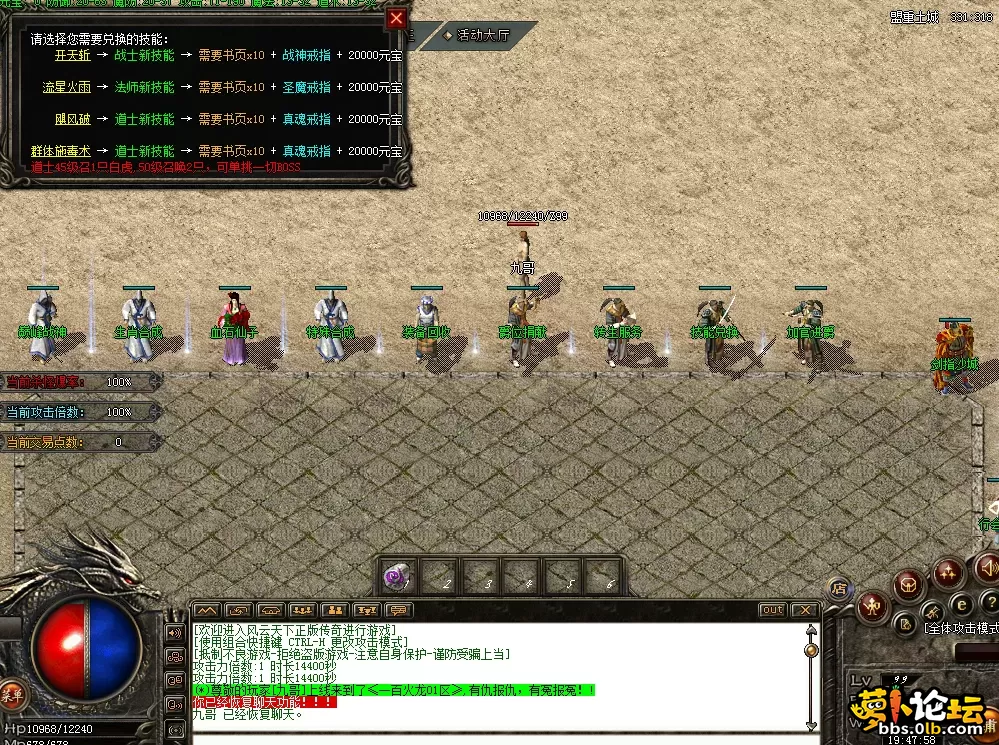Screen dimensions: 999x745
Task: Click the chat bubble channel button
Action: tap(399, 610)
